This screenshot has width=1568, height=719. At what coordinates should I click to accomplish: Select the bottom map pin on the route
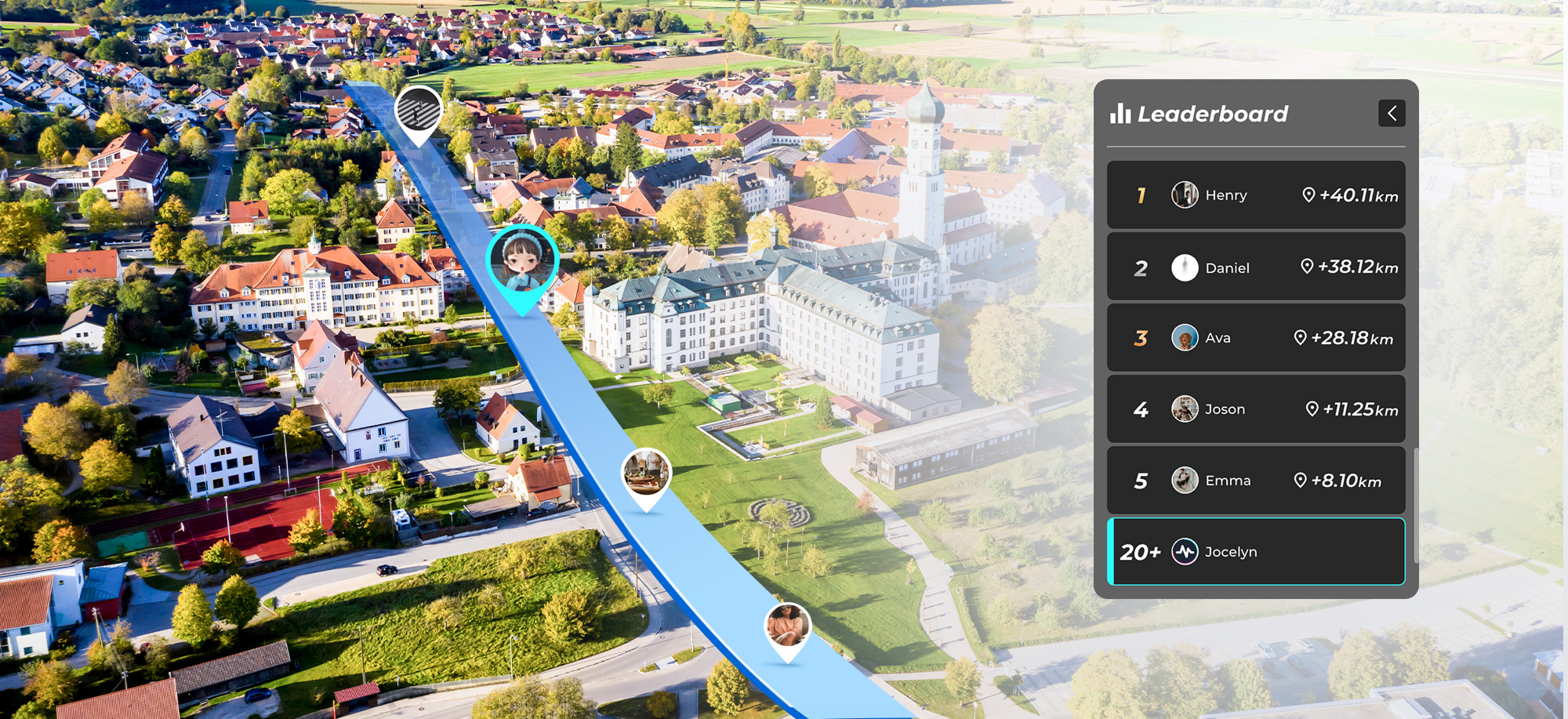(787, 627)
